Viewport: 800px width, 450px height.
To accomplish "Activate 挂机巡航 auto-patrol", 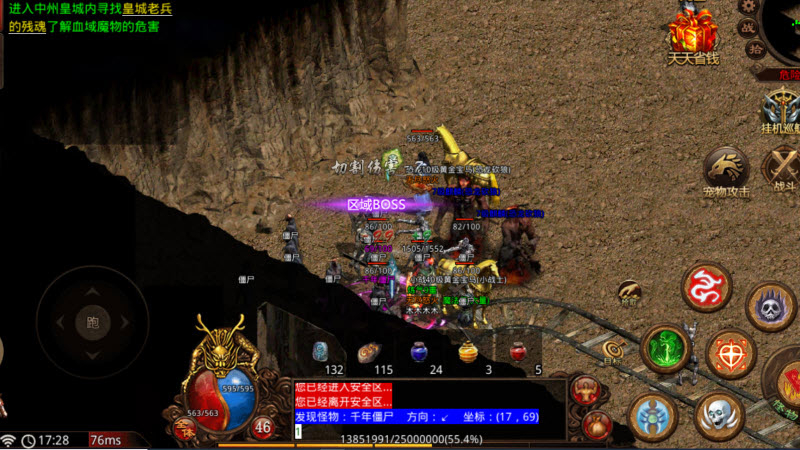I will 779,106.
